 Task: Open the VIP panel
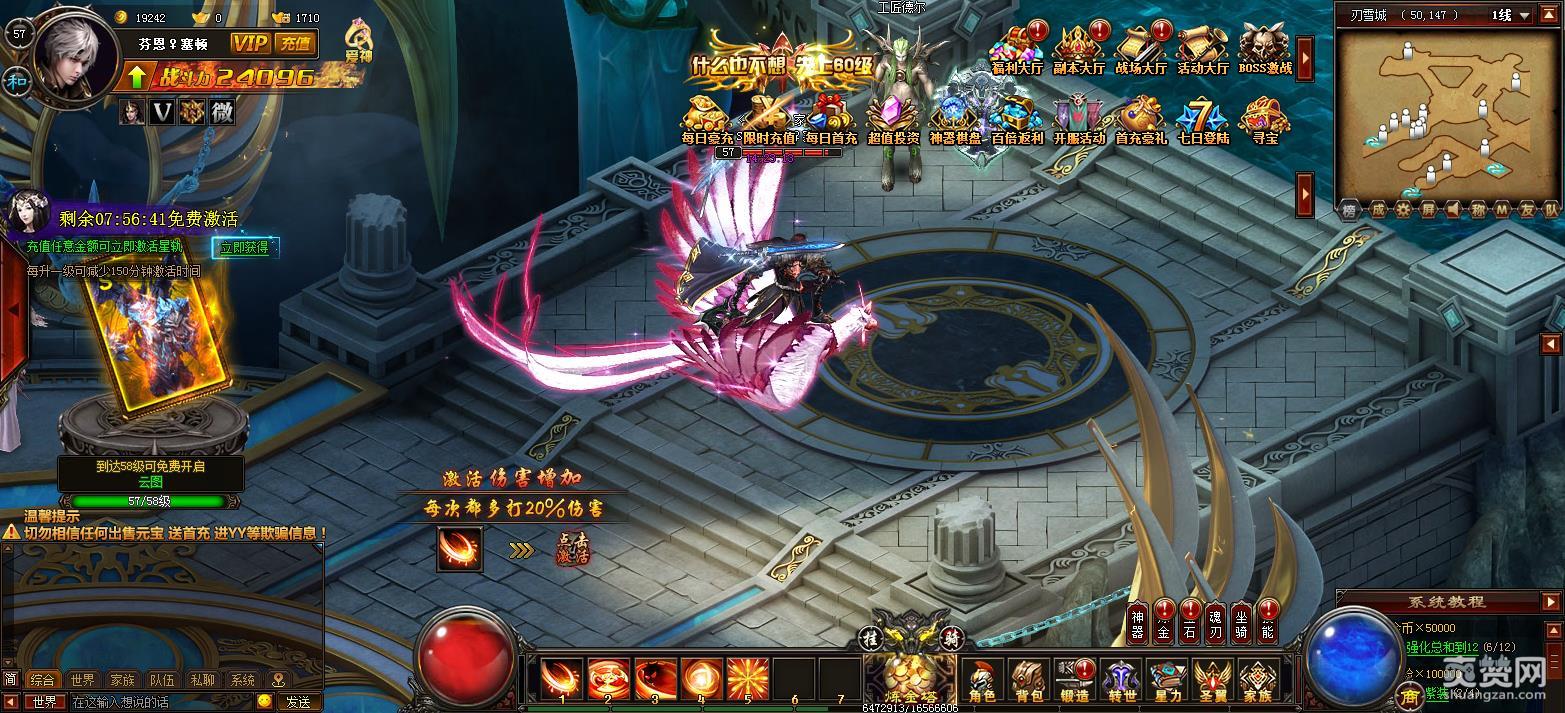(x=250, y=43)
